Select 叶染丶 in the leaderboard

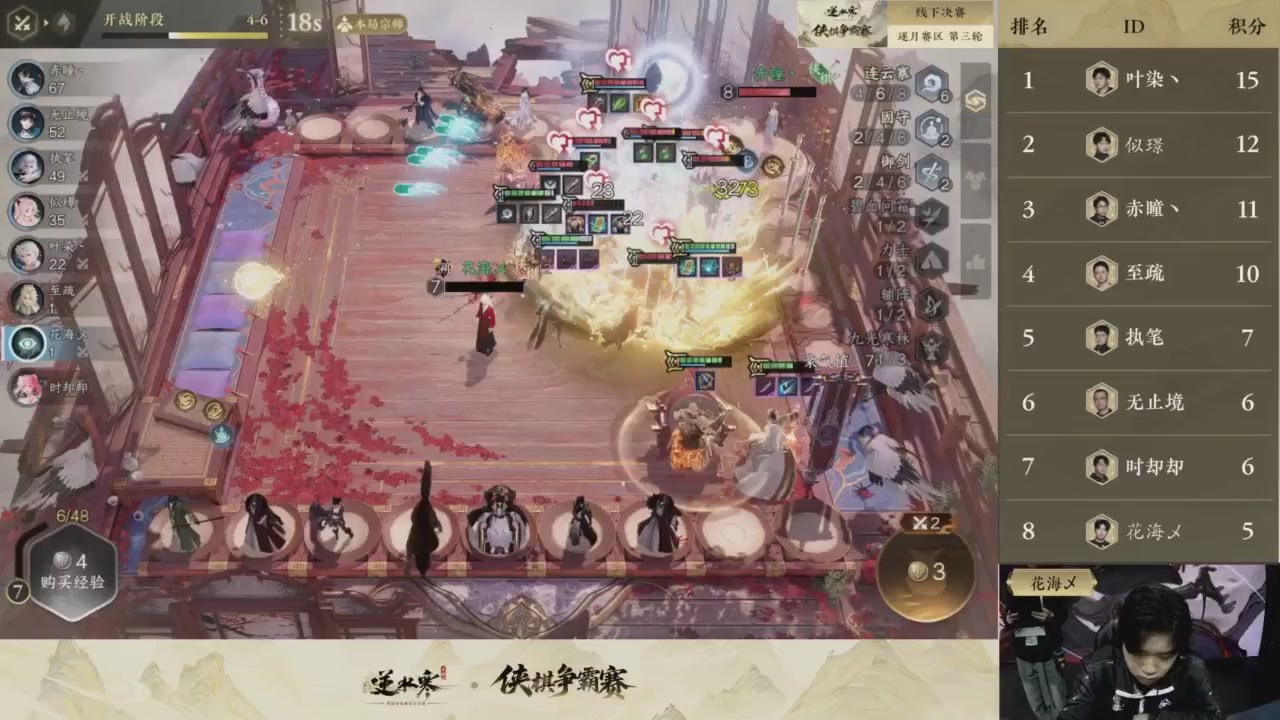1140,80
